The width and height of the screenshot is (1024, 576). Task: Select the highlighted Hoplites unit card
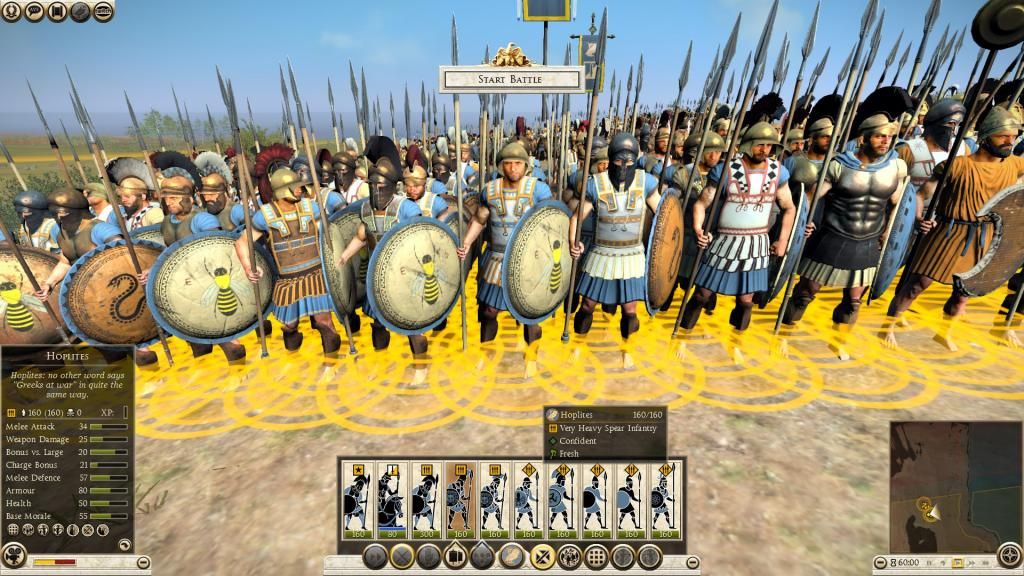coord(460,500)
